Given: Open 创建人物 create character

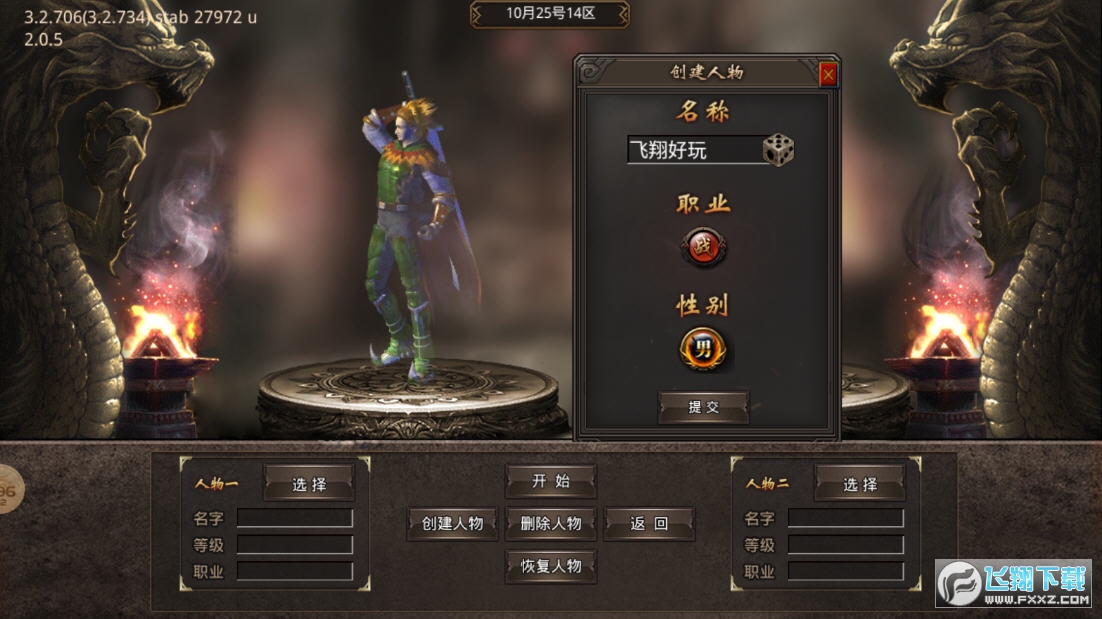Looking at the screenshot, I should tap(452, 523).
